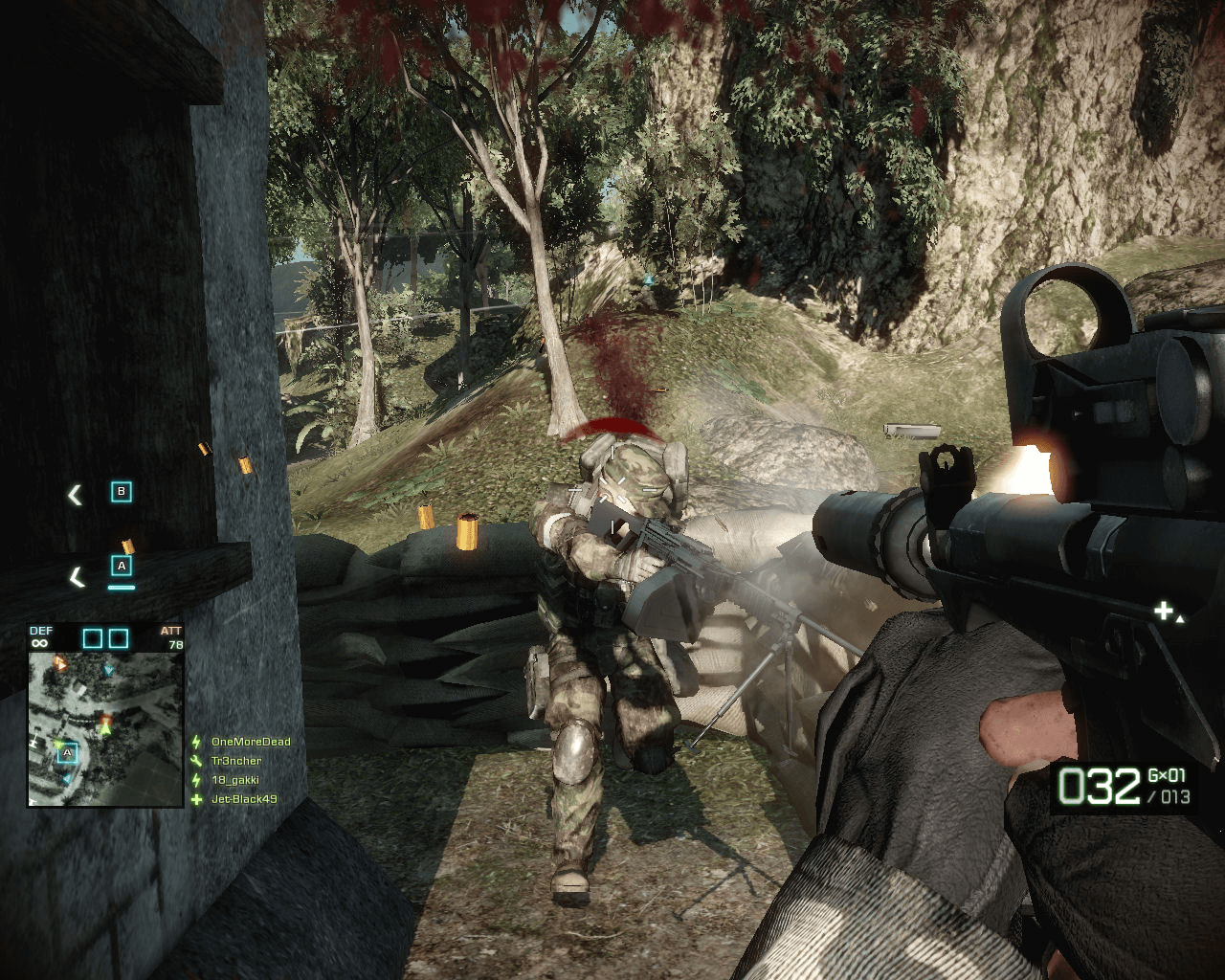Select squad member Tr3ncher
The width and height of the screenshot is (1225, 980).
tap(235, 761)
